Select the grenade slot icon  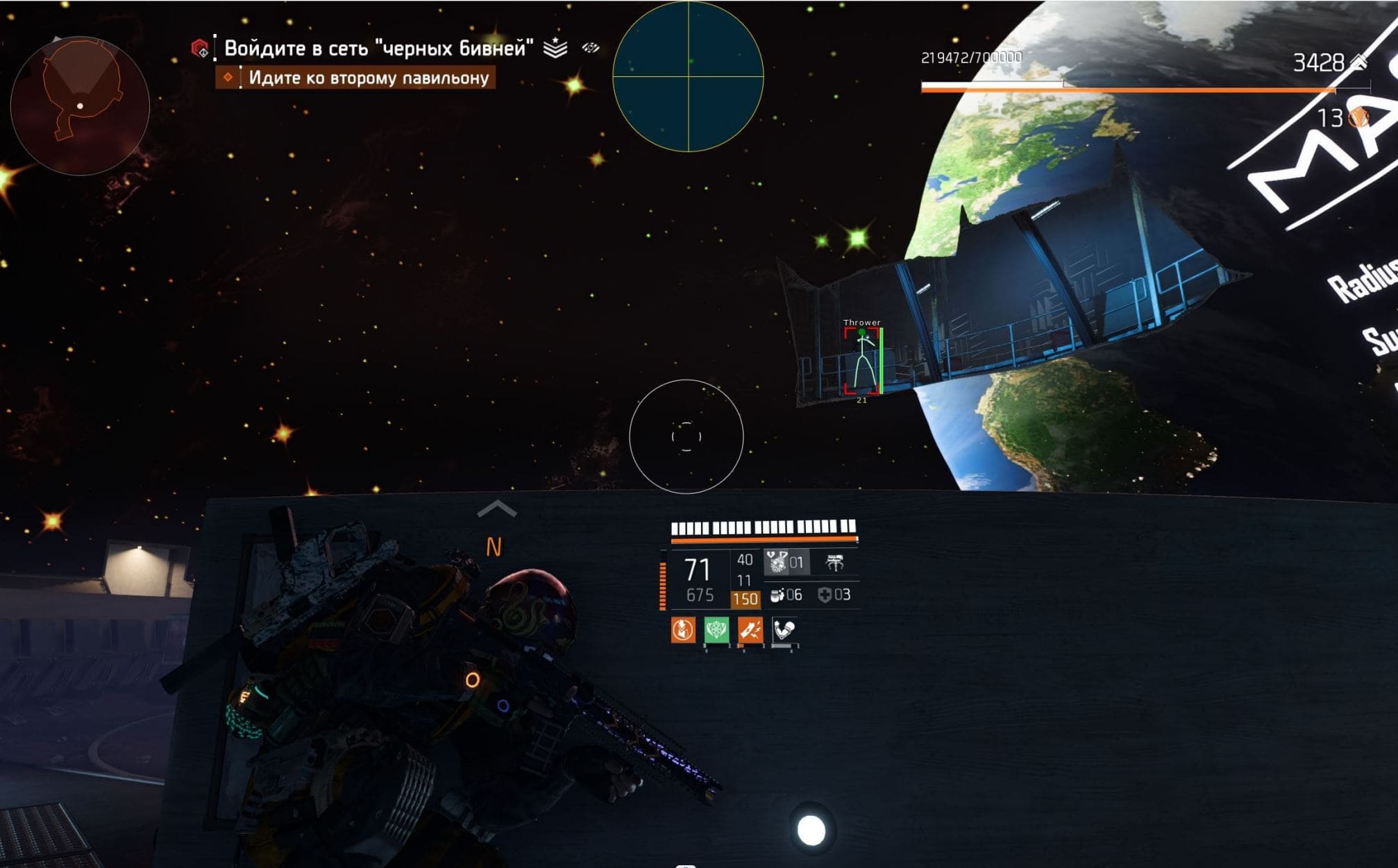click(777, 562)
